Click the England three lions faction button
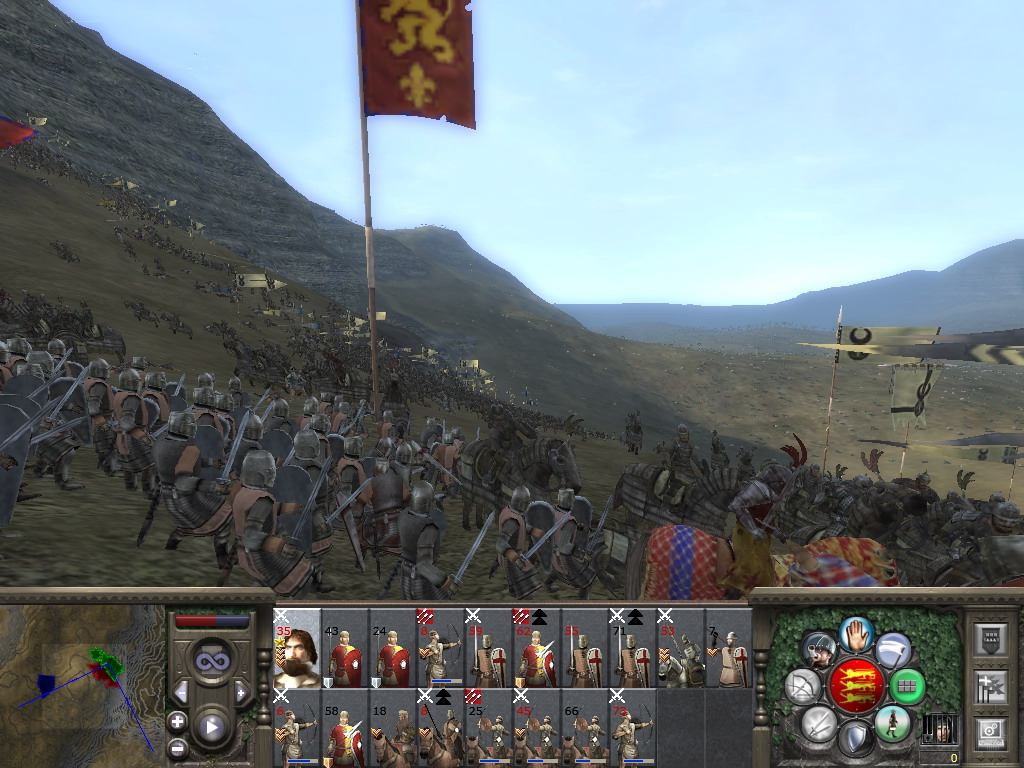The height and width of the screenshot is (768, 1024). coord(855,686)
